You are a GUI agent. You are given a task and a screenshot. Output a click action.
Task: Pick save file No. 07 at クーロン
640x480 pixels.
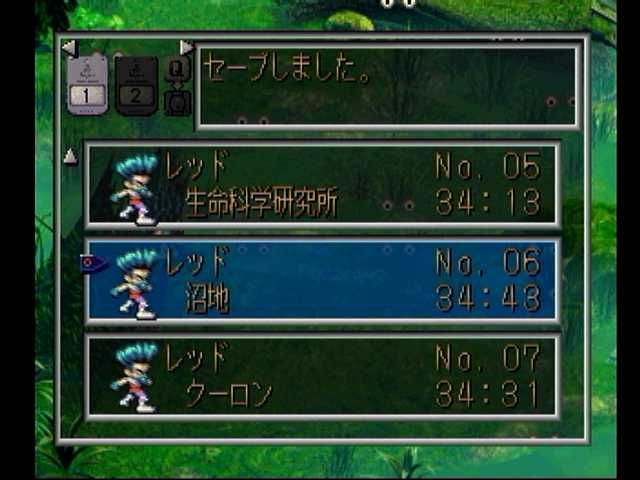(x=322, y=376)
